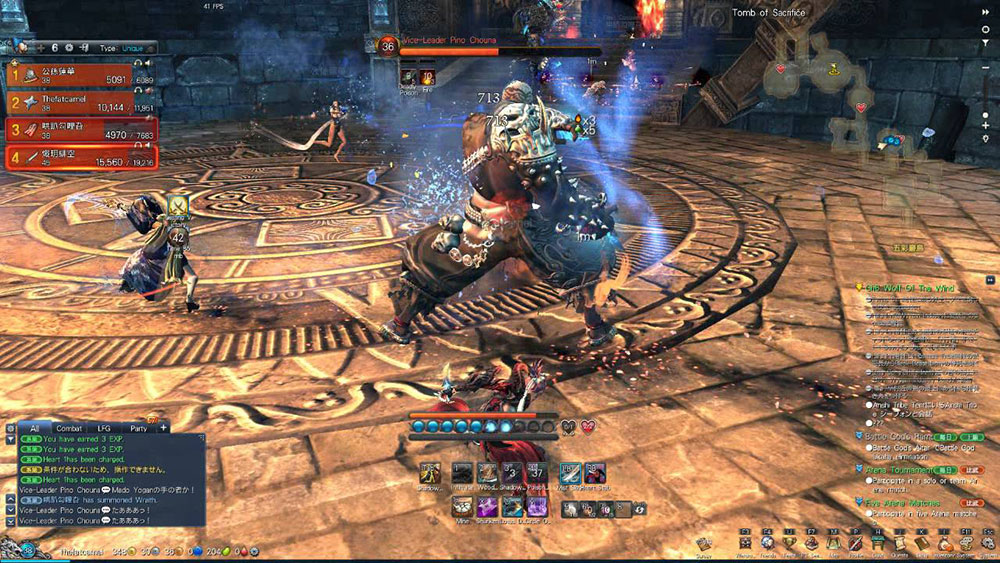Open the Friends menu icon
The height and width of the screenshot is (563, 1000).
(x=766, y=543)
